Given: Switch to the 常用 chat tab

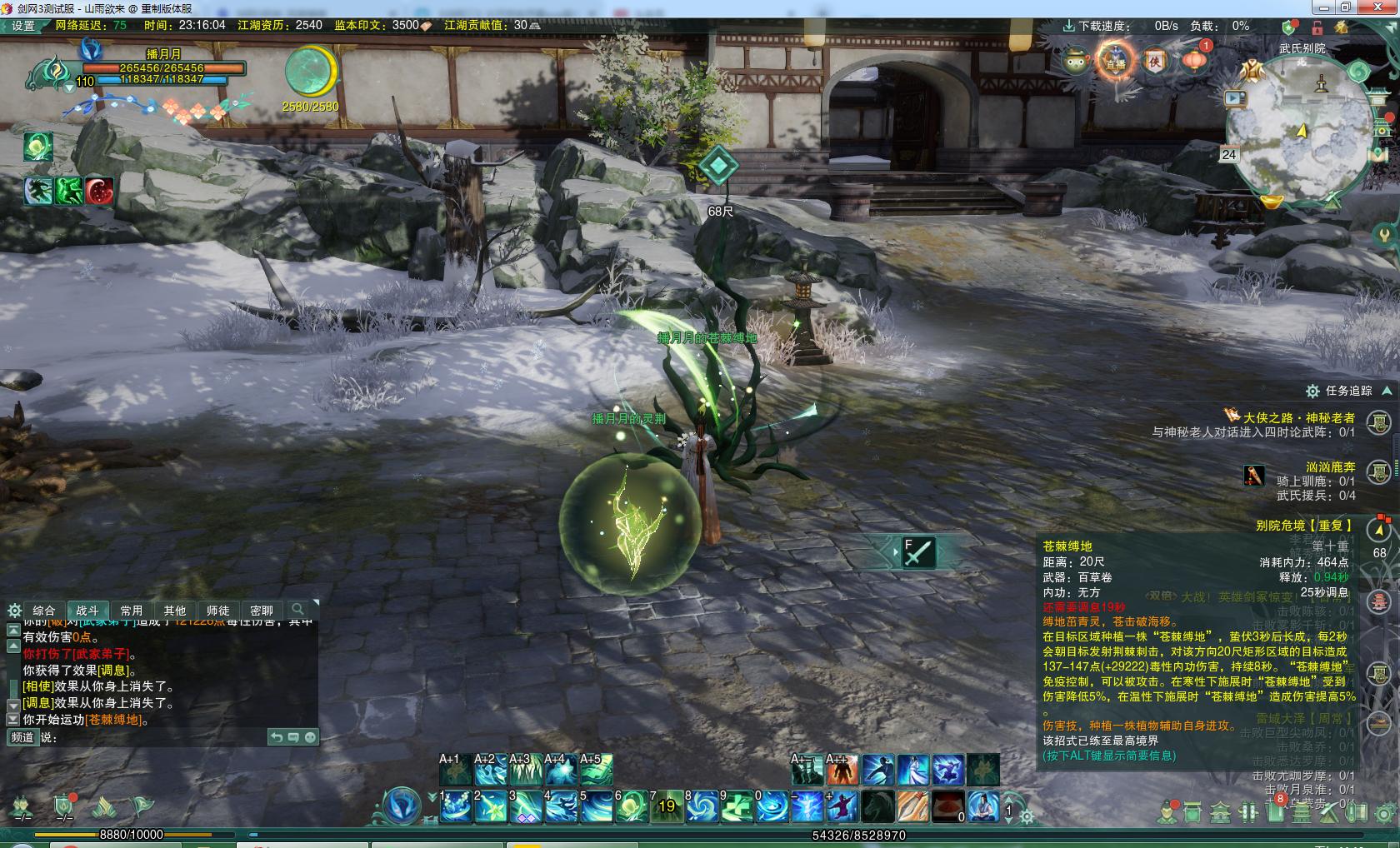Looking at the screenshot, I should (131, 611).
